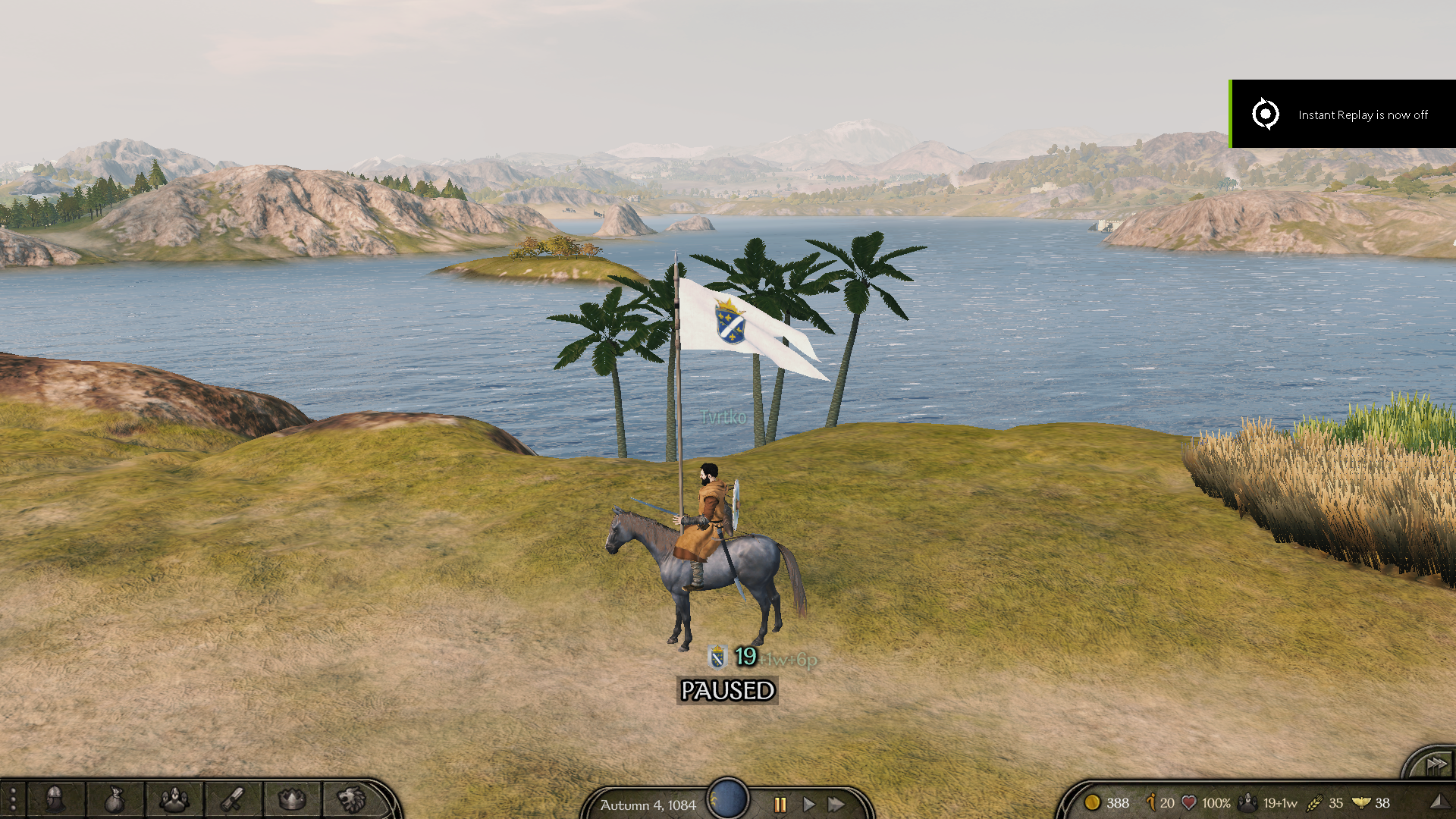Show the party screen with three soldiers
The height and width of the screenshot is (819, 1456).
[174, 799]
